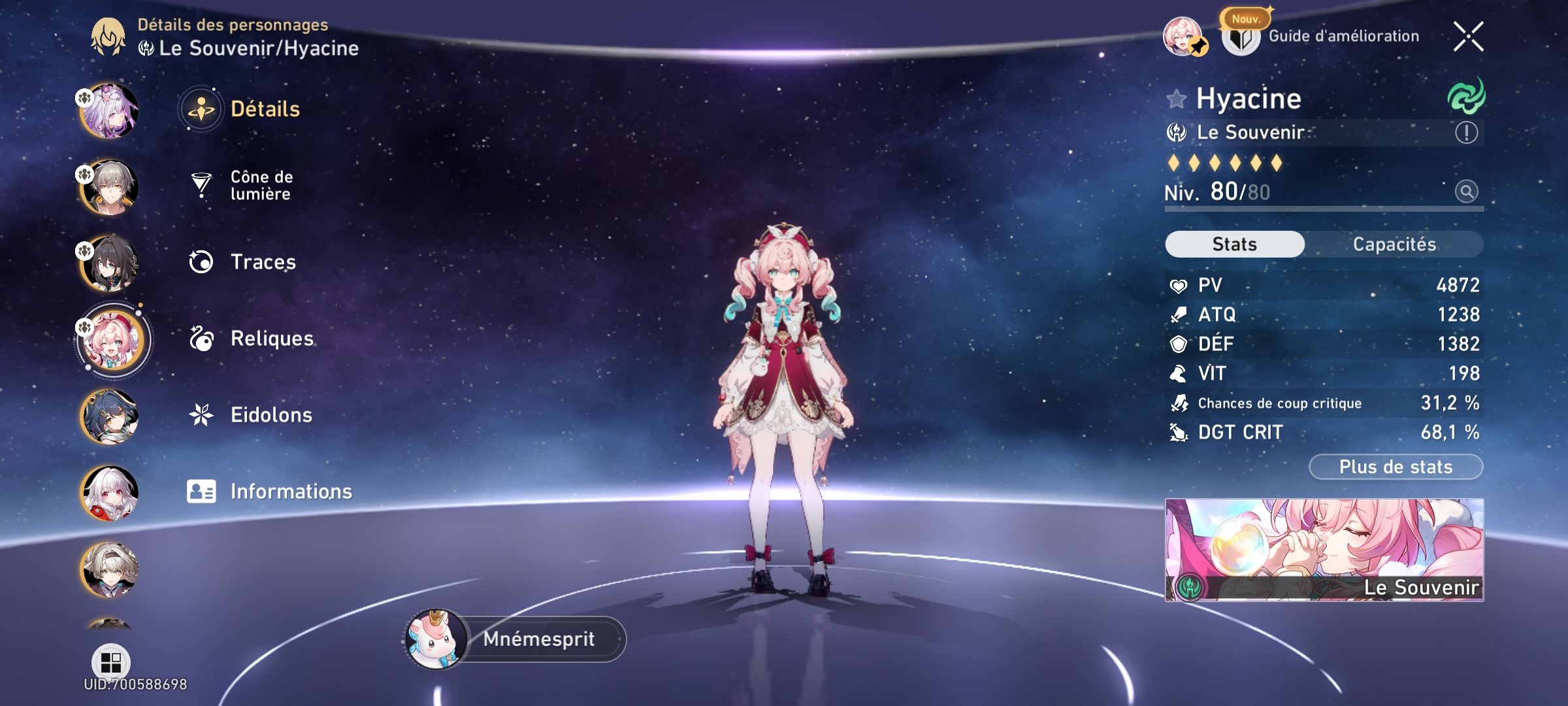
Task: Open the Eidolons section
Action: click(x=271, y=414)
